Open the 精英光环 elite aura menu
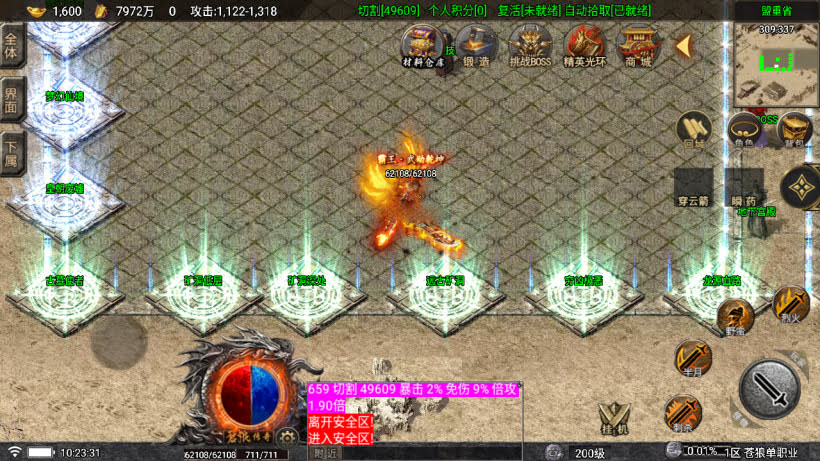The height and width of the screenshot is (461, 820). 585,45
